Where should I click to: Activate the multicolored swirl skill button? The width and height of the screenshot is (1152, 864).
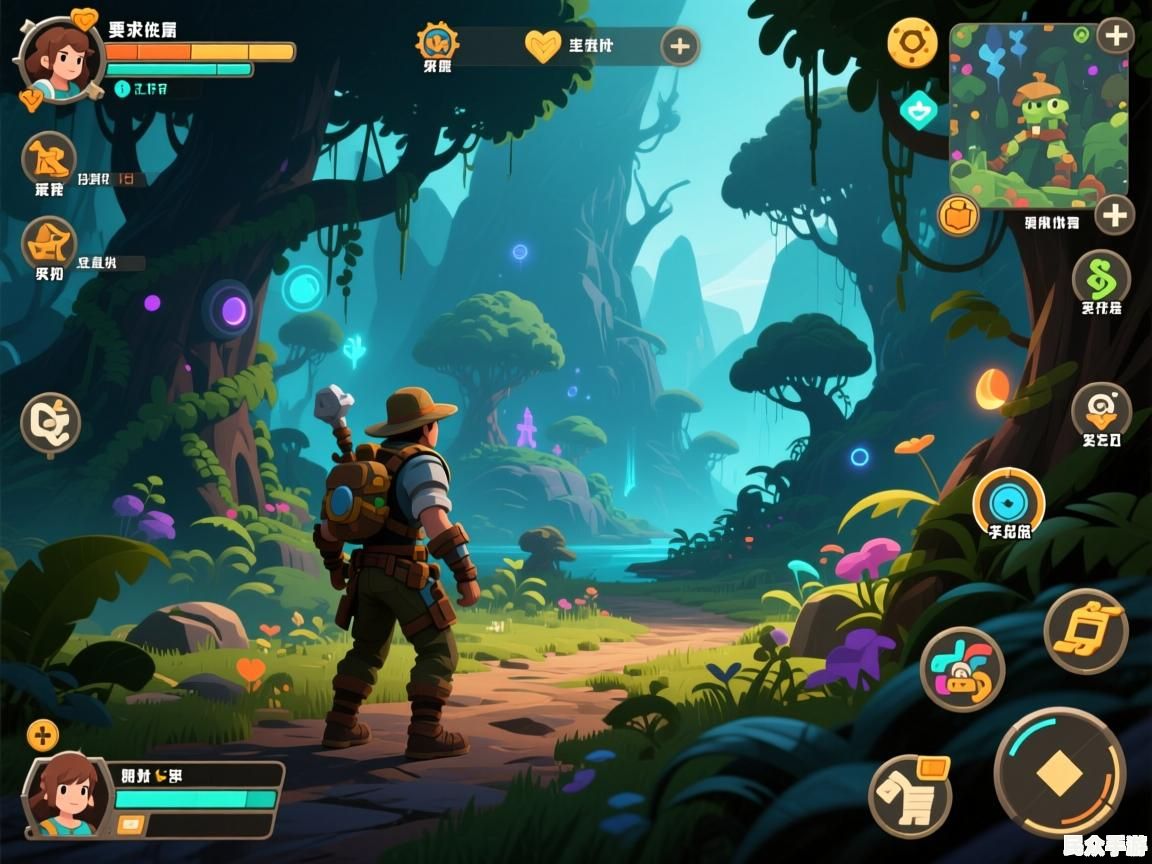click(x=962, y=669)
